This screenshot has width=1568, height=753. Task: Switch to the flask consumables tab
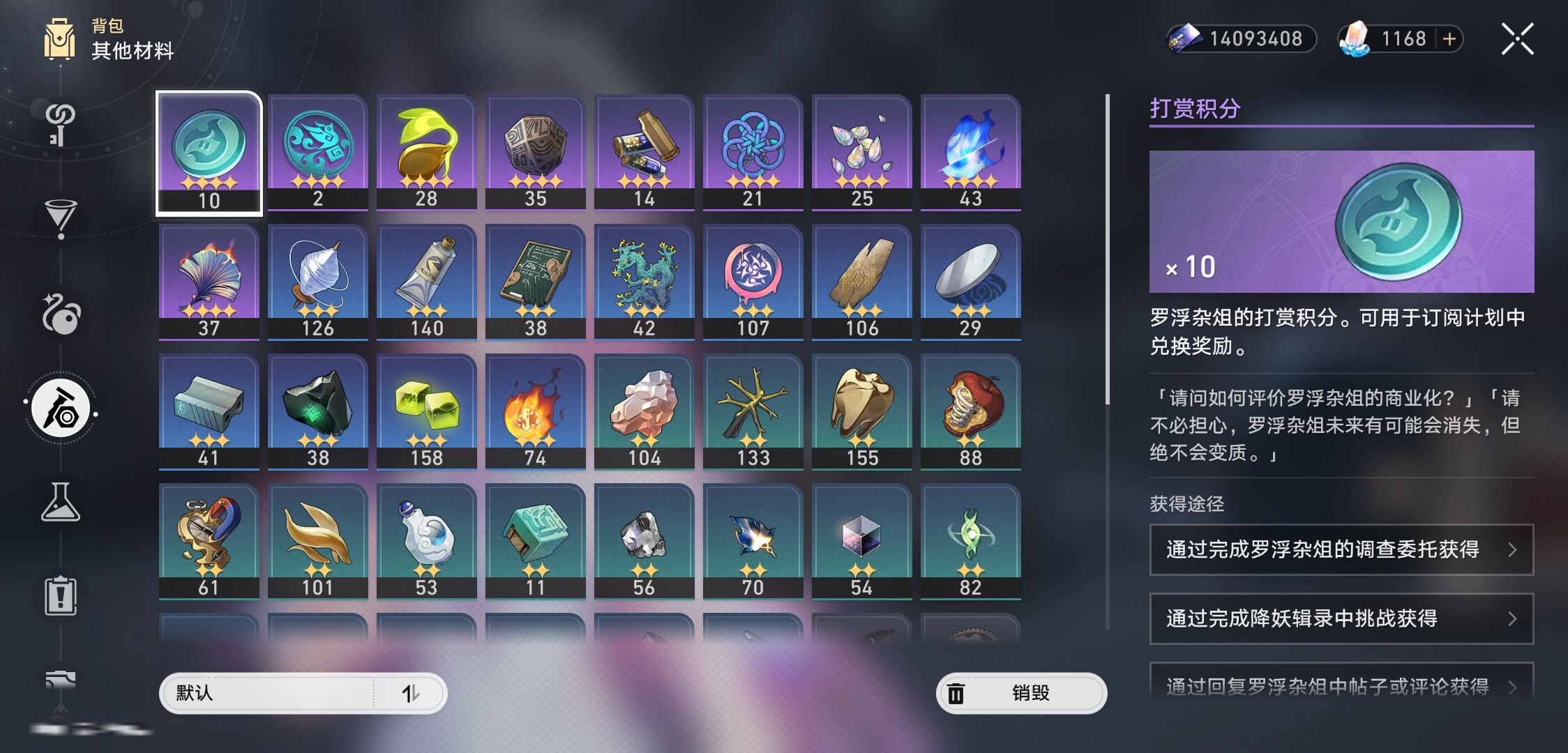click(61, 503)
